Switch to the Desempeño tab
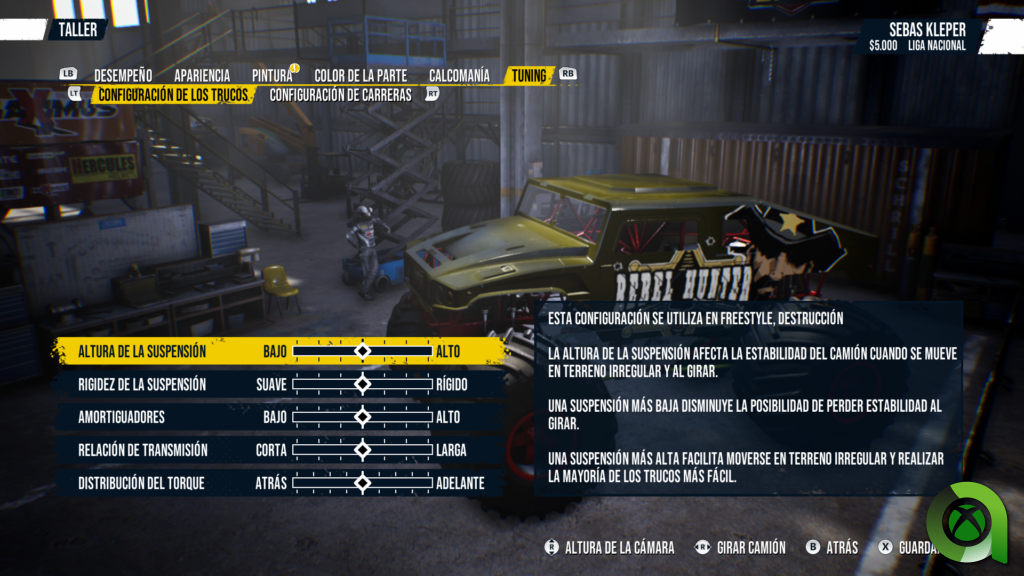 coord(123,76)
